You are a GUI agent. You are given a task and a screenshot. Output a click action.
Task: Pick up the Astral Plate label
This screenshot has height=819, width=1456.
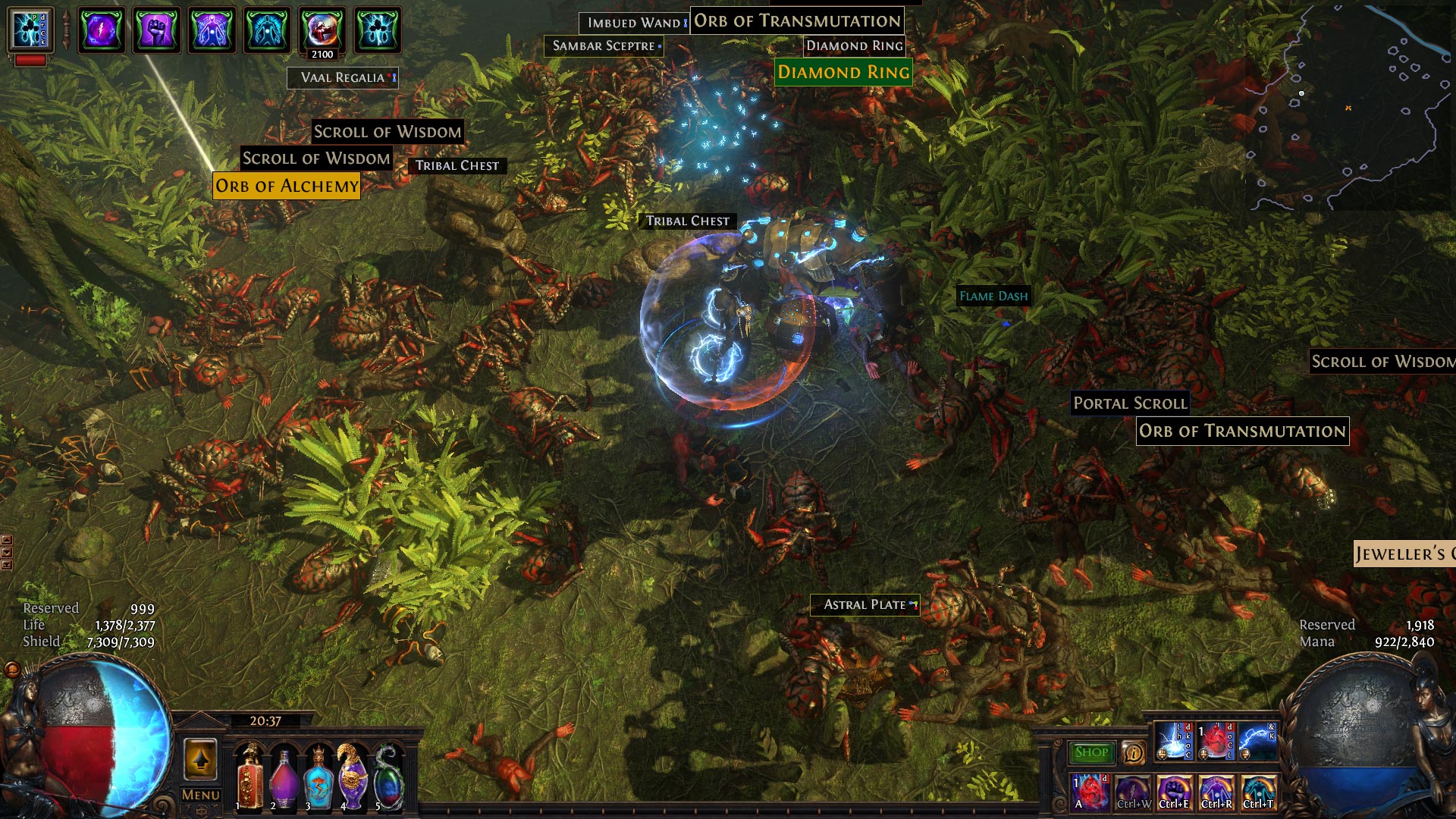[864, 604]
